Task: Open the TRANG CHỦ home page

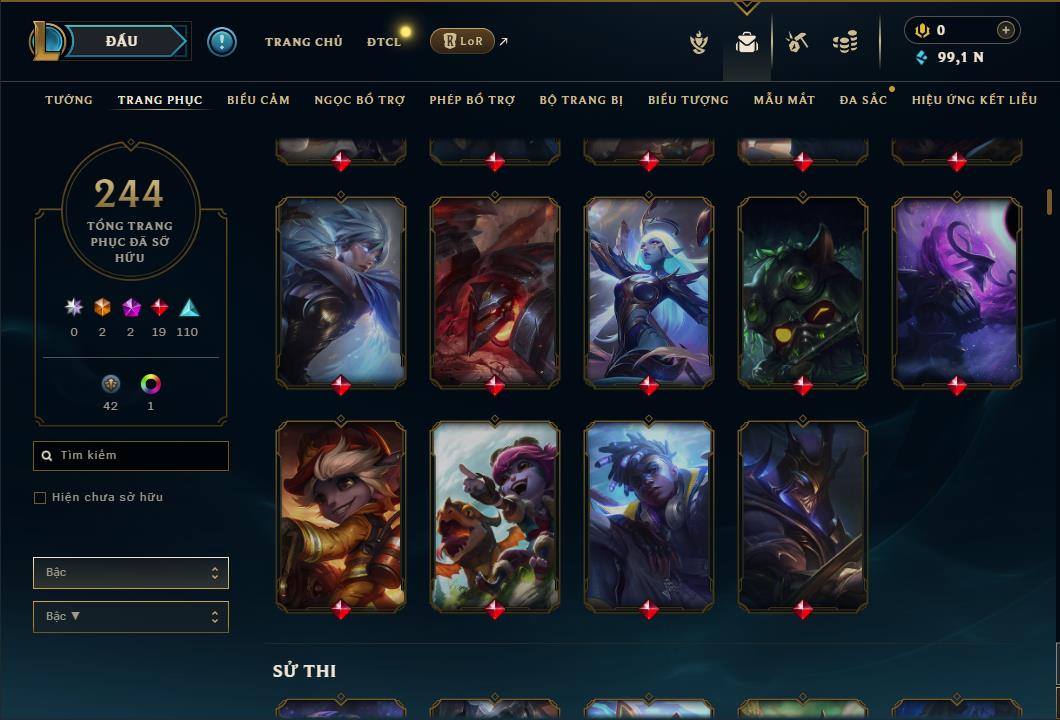Action: [x=303, y=42]
